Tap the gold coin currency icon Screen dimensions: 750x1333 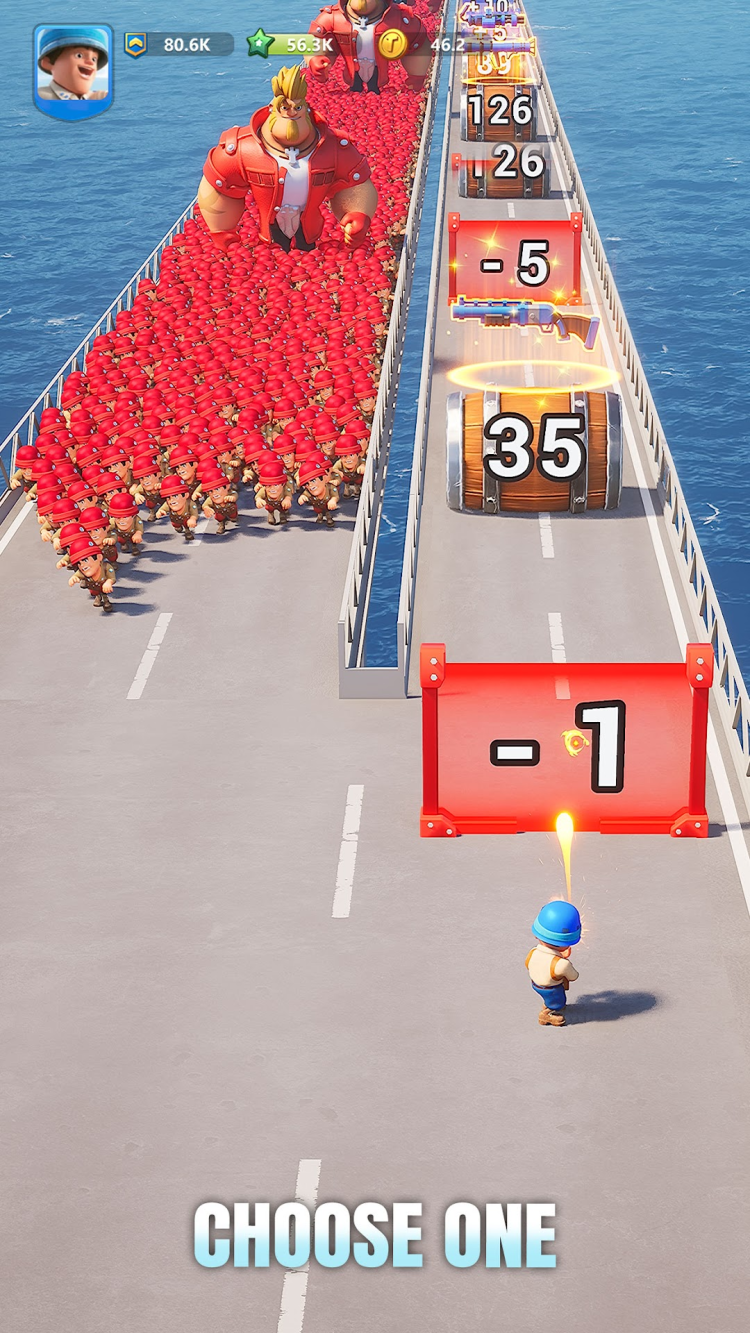392,44
